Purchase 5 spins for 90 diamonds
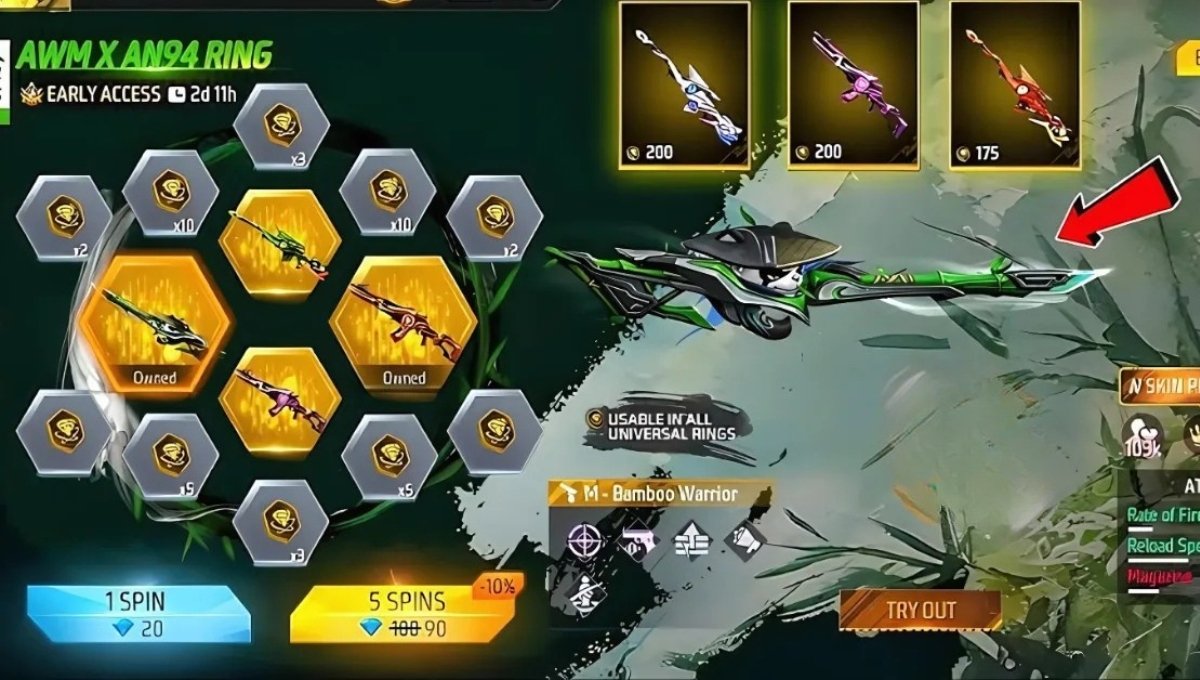This screenshot has height=680, width=1200. (x=402, y=612)
